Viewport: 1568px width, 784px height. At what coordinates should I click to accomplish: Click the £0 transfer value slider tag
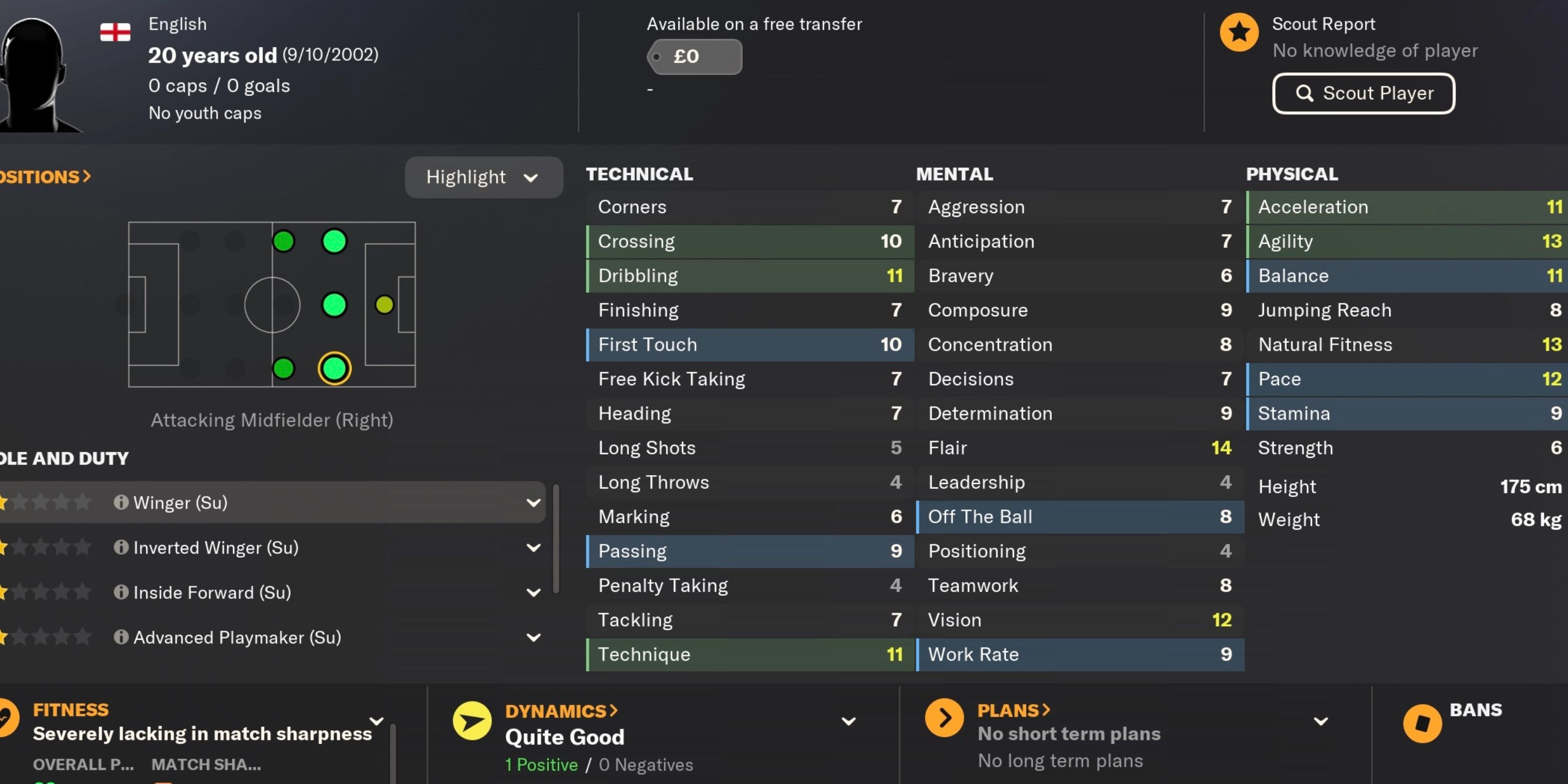tap(695, 56)
